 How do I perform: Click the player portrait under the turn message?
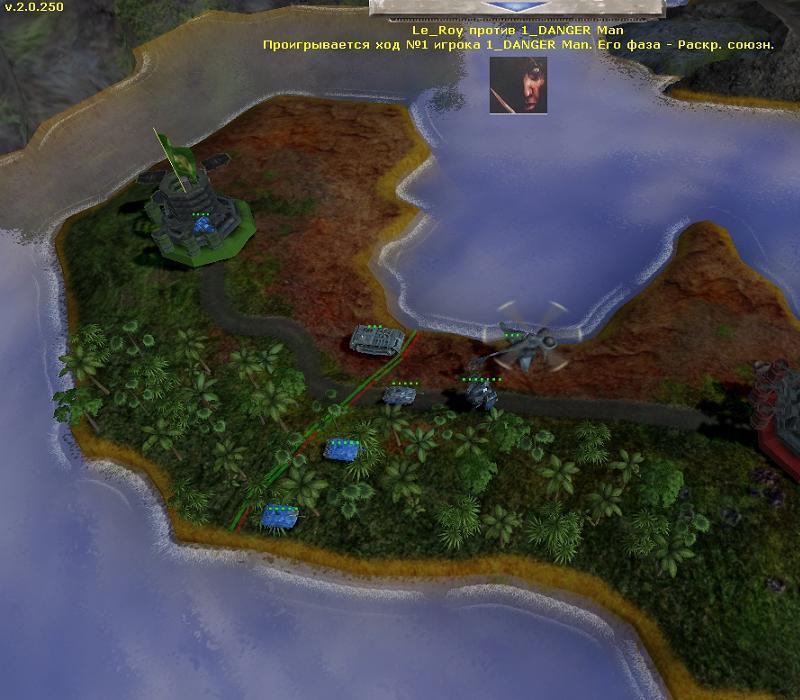(518, 85)
